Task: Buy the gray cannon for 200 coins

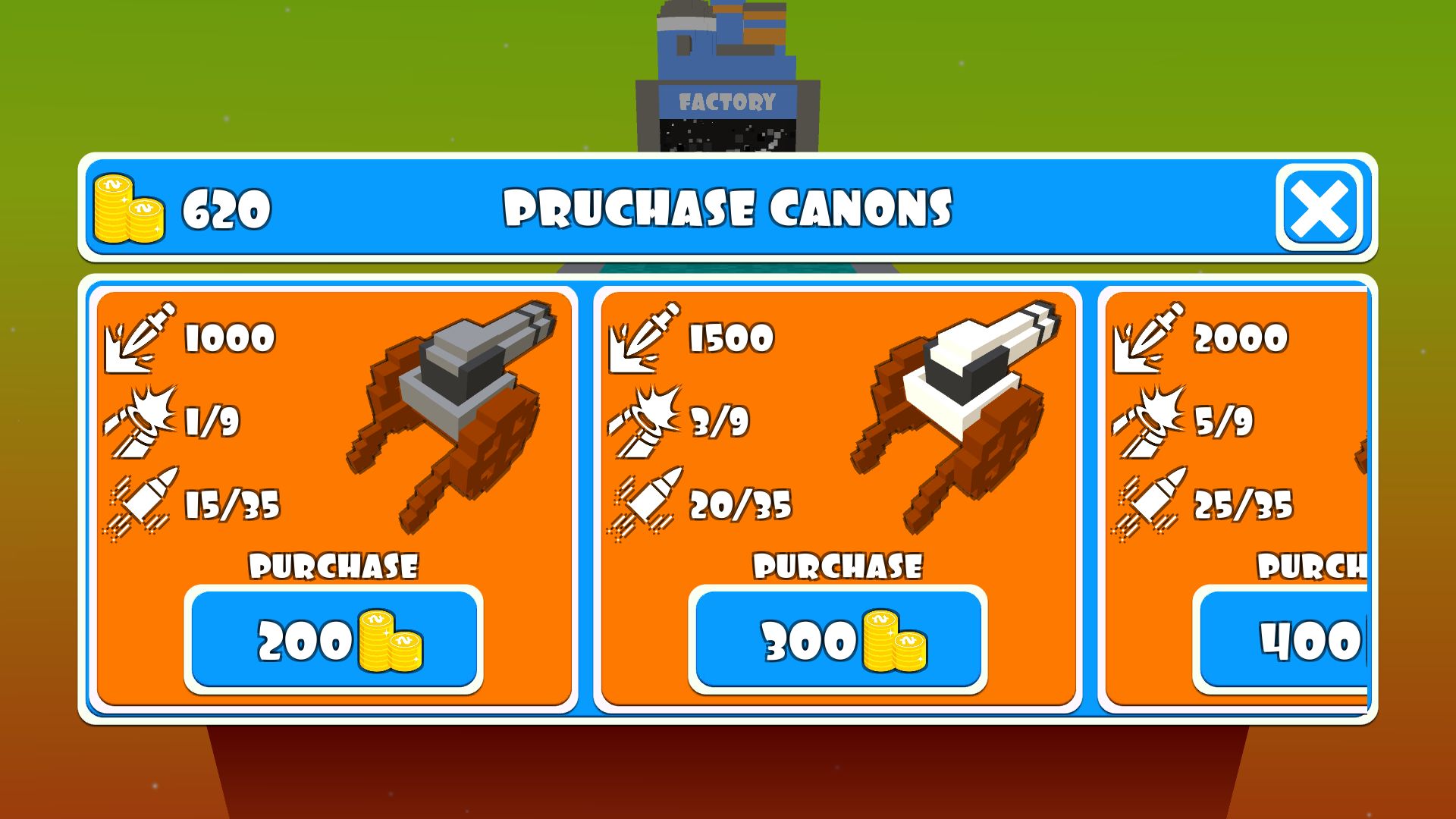Action: click(x=334, y=640)
